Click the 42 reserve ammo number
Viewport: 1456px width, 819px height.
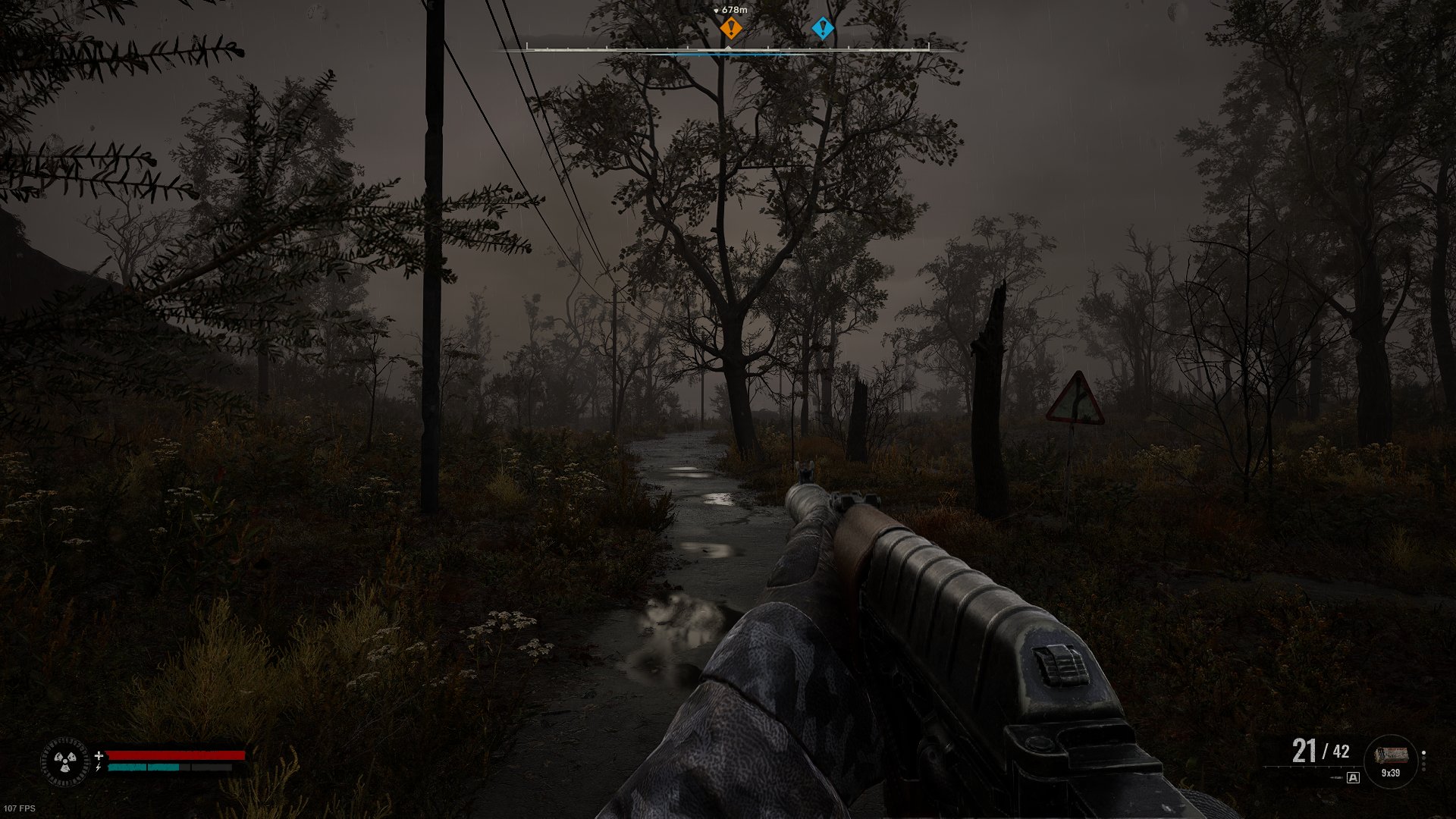coord(1341,752)
